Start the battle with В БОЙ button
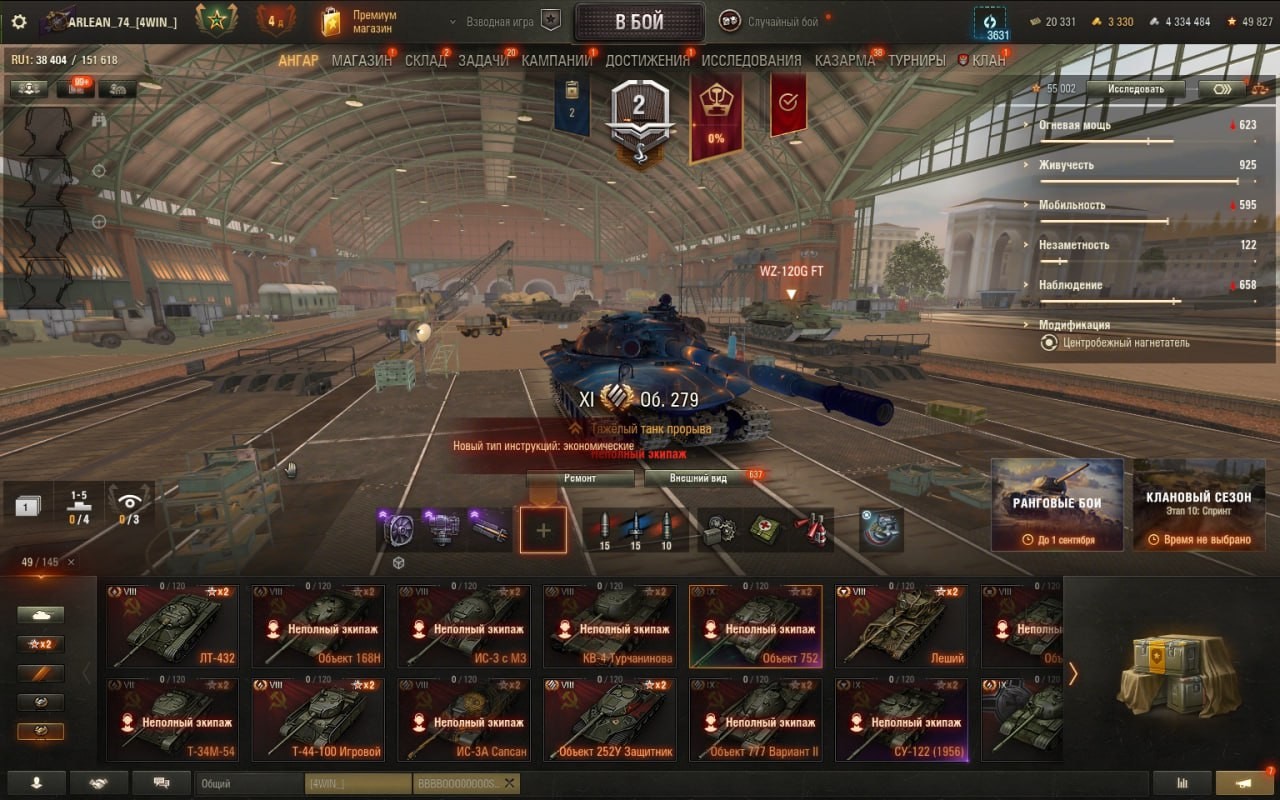The image size is (1280, 800). coord(639,22)
